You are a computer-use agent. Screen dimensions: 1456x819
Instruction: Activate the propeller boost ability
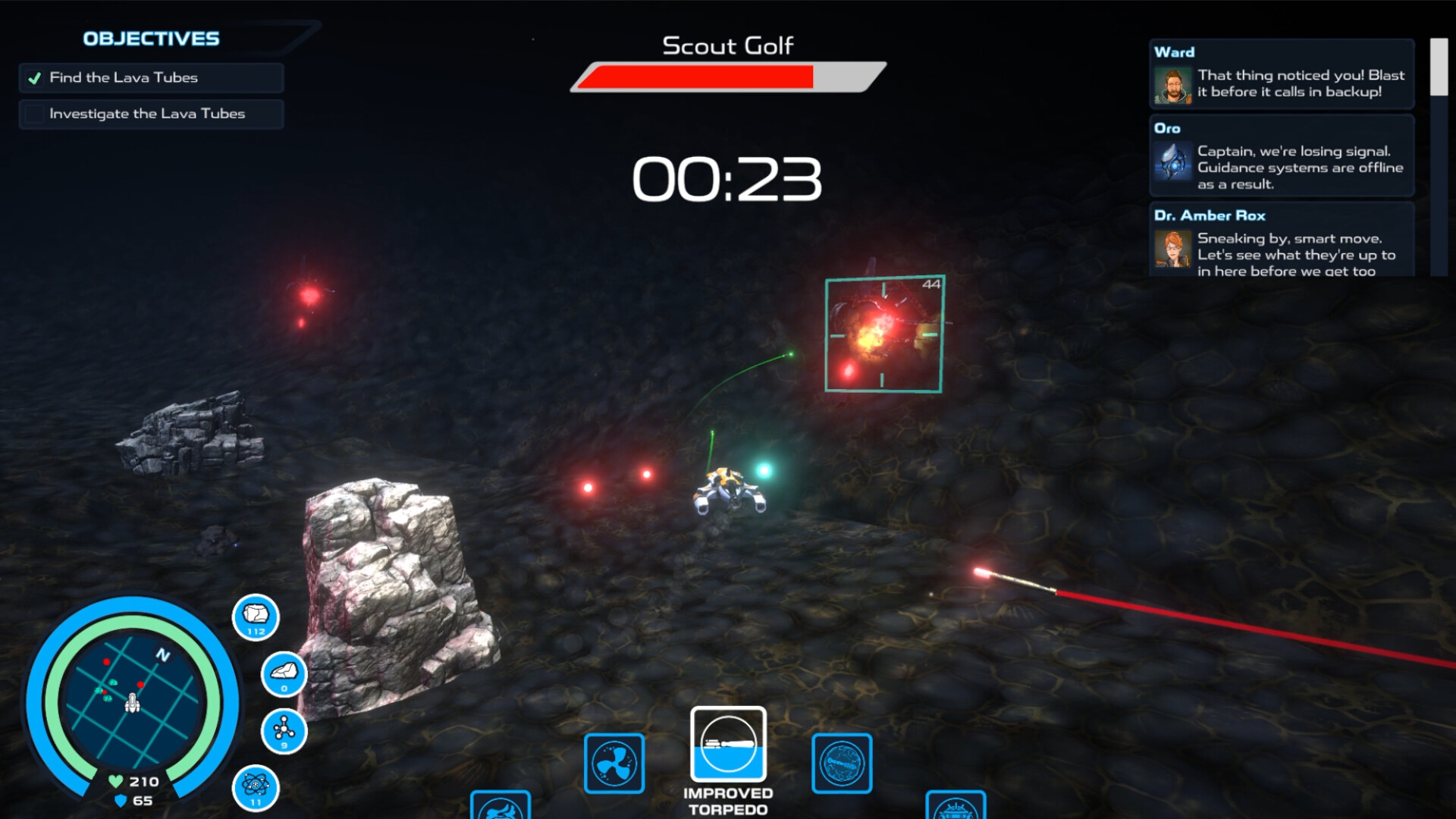[x=613, y=764]
